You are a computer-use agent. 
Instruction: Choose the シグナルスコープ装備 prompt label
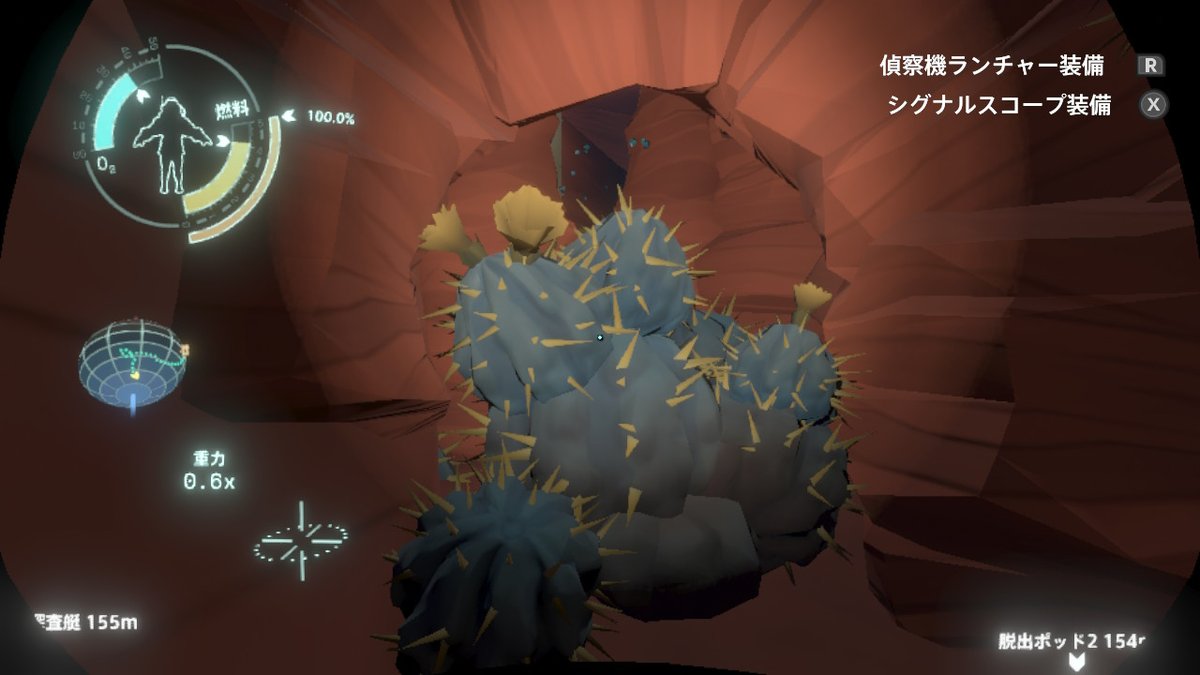click(999, 105)
